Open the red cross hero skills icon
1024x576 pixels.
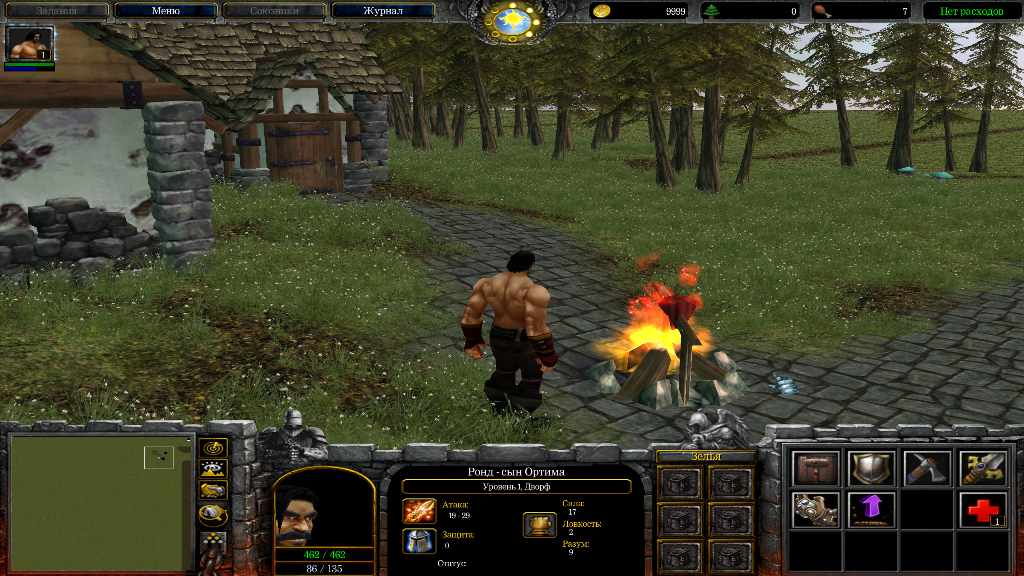click(x=982, y=510)
